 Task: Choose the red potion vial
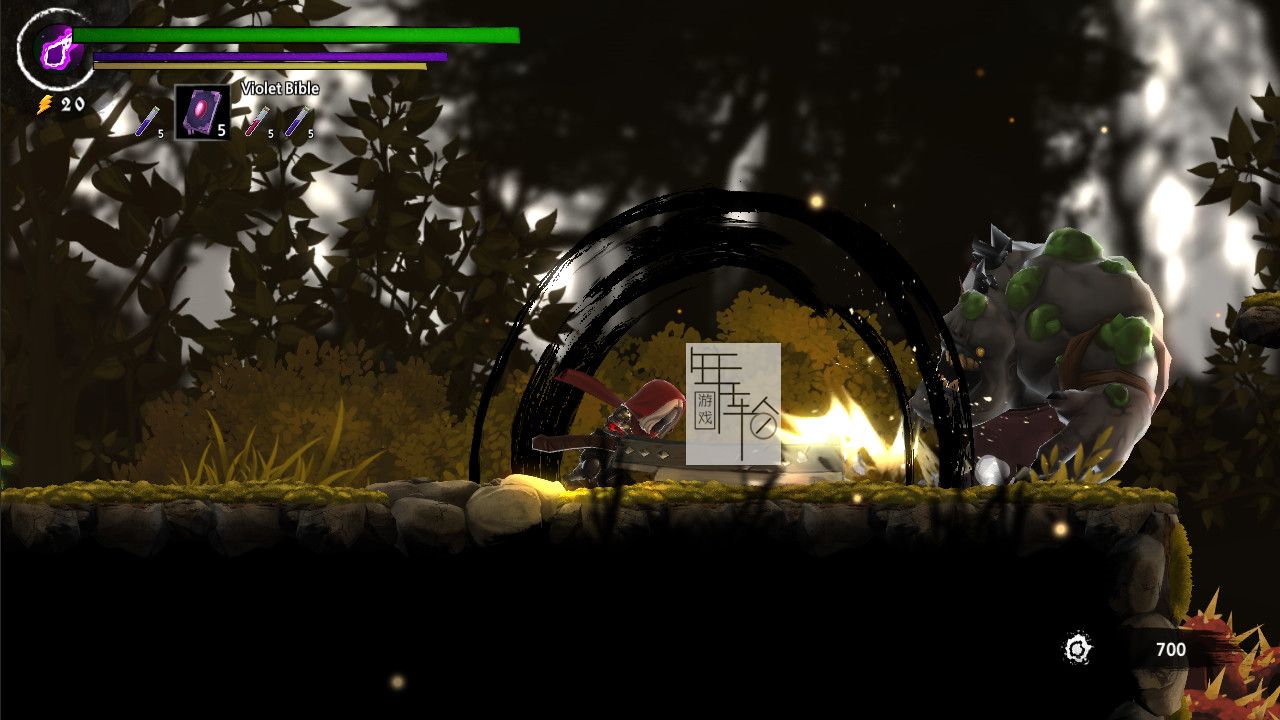(257, 121)
